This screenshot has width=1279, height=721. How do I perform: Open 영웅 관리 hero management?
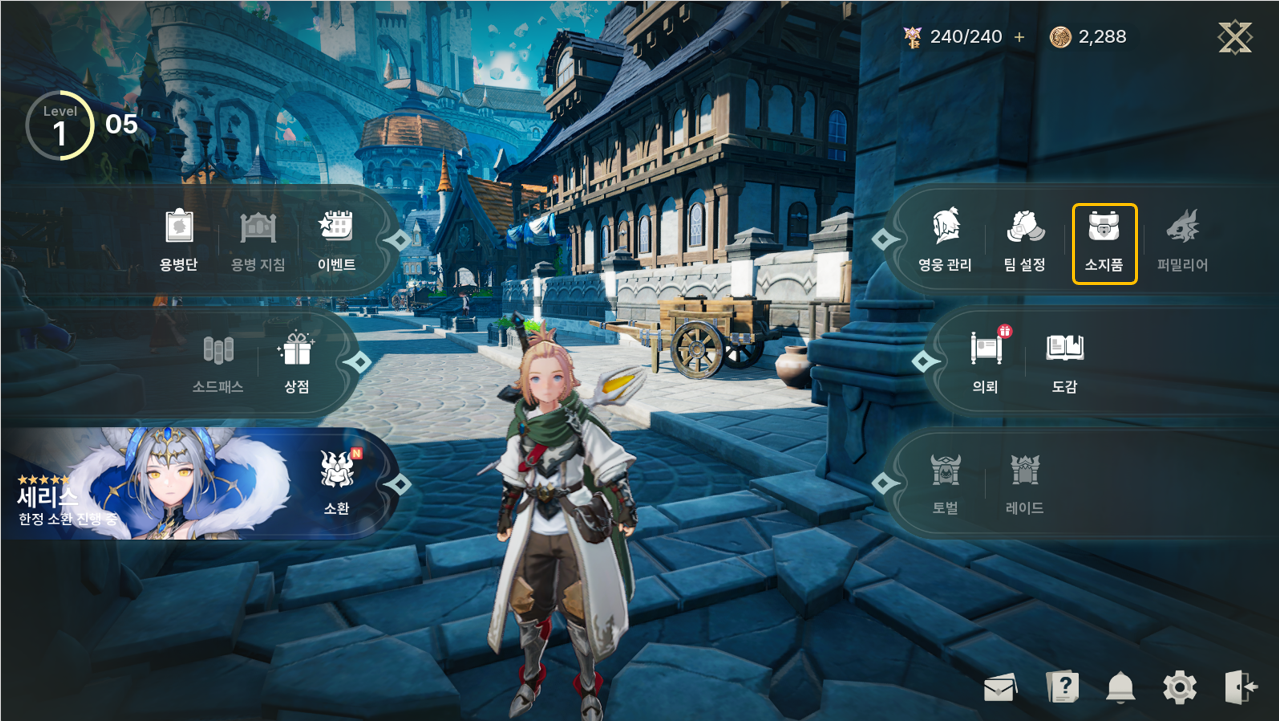[945, 242]
